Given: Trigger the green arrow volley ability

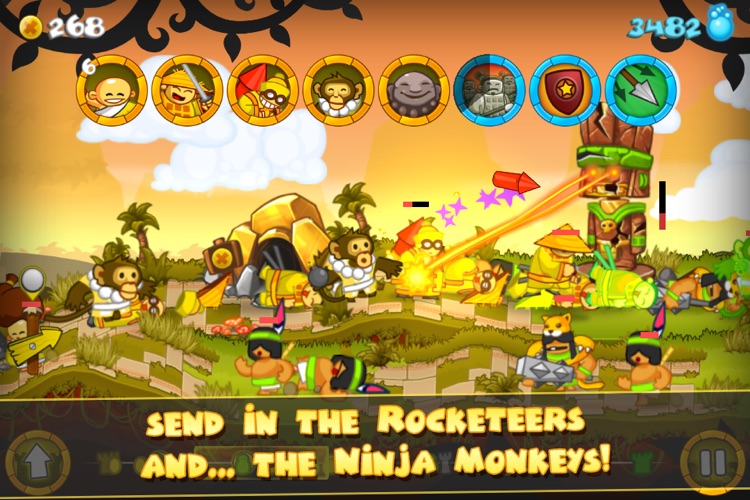Looking at the screenshot, I should 641,90.
